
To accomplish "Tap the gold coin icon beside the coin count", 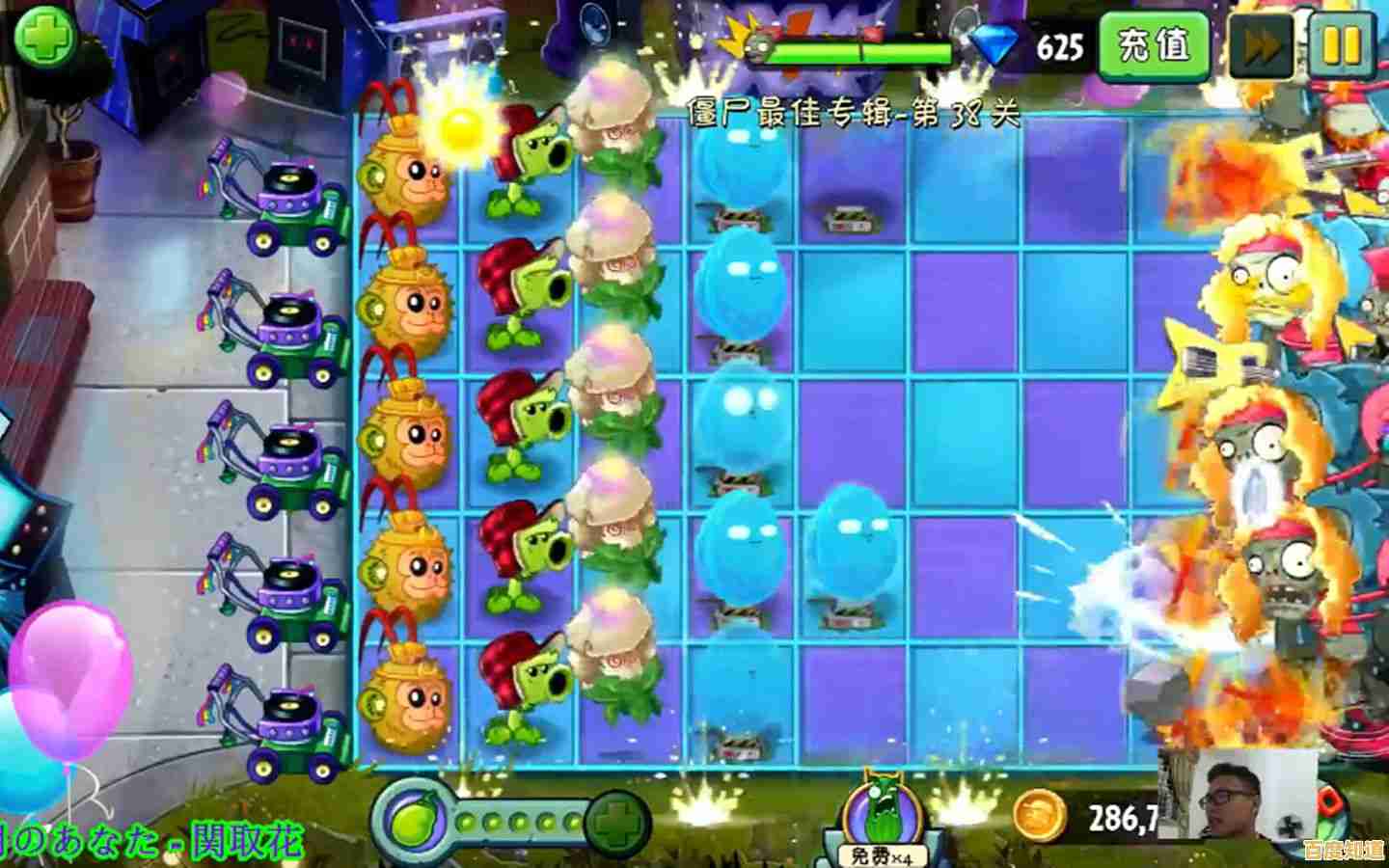I will click(1042, 813).
